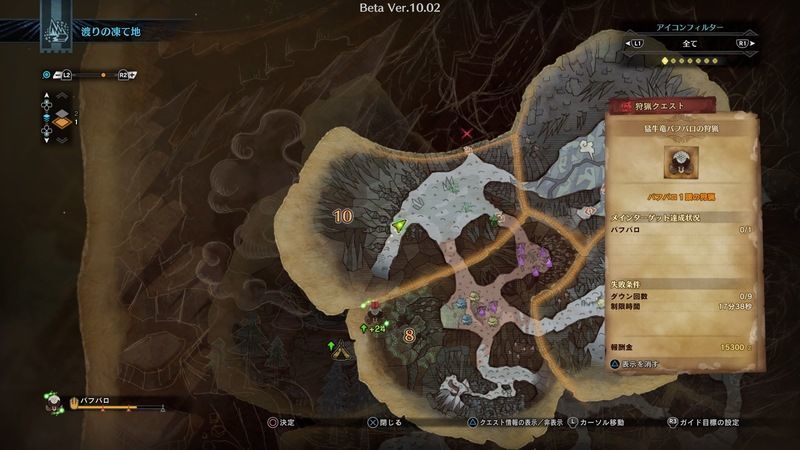Select the green player arrow marker
Screen dimensions: 800x450
tap(401, 227)
